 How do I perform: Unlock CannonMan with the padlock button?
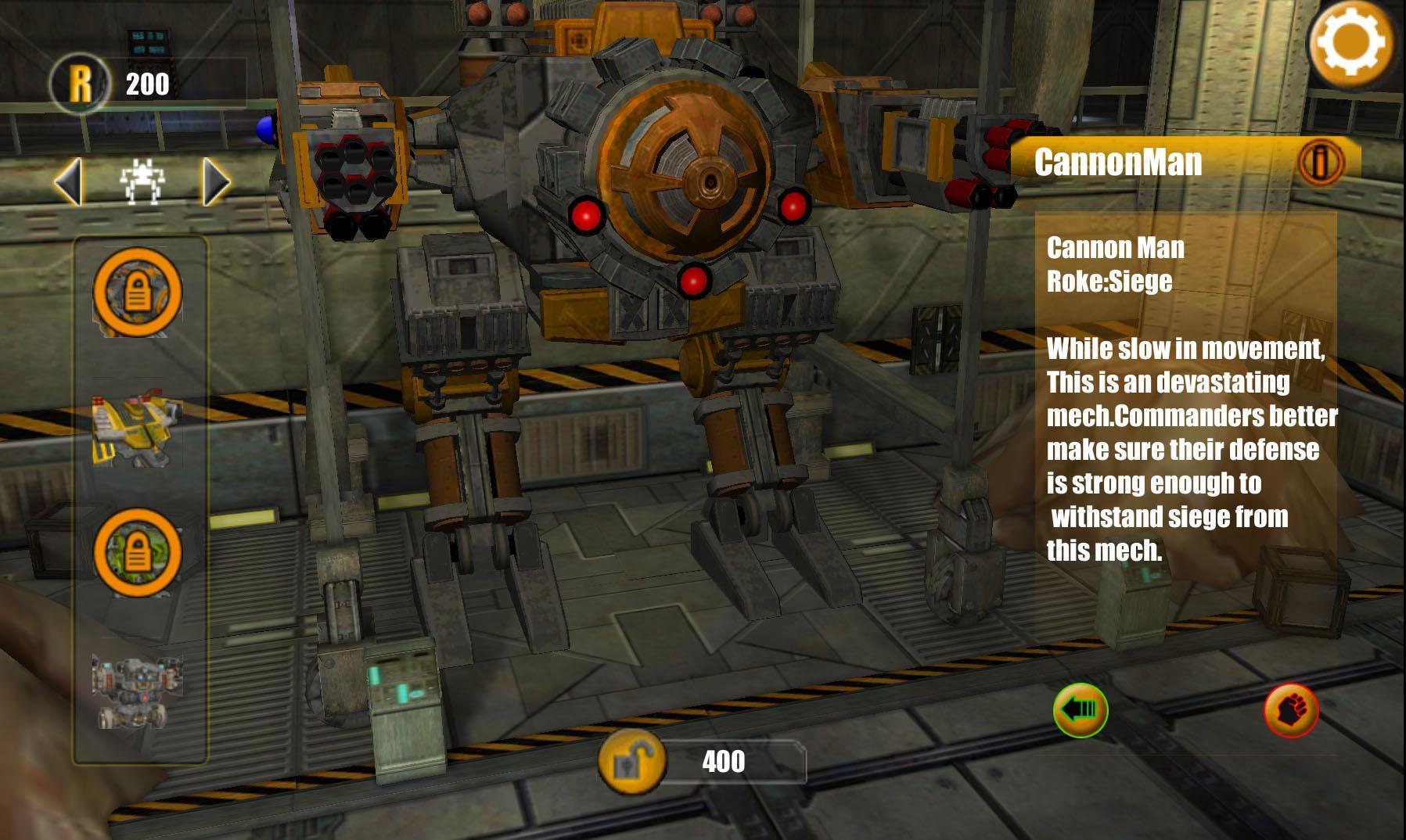(x=631, y=760)
